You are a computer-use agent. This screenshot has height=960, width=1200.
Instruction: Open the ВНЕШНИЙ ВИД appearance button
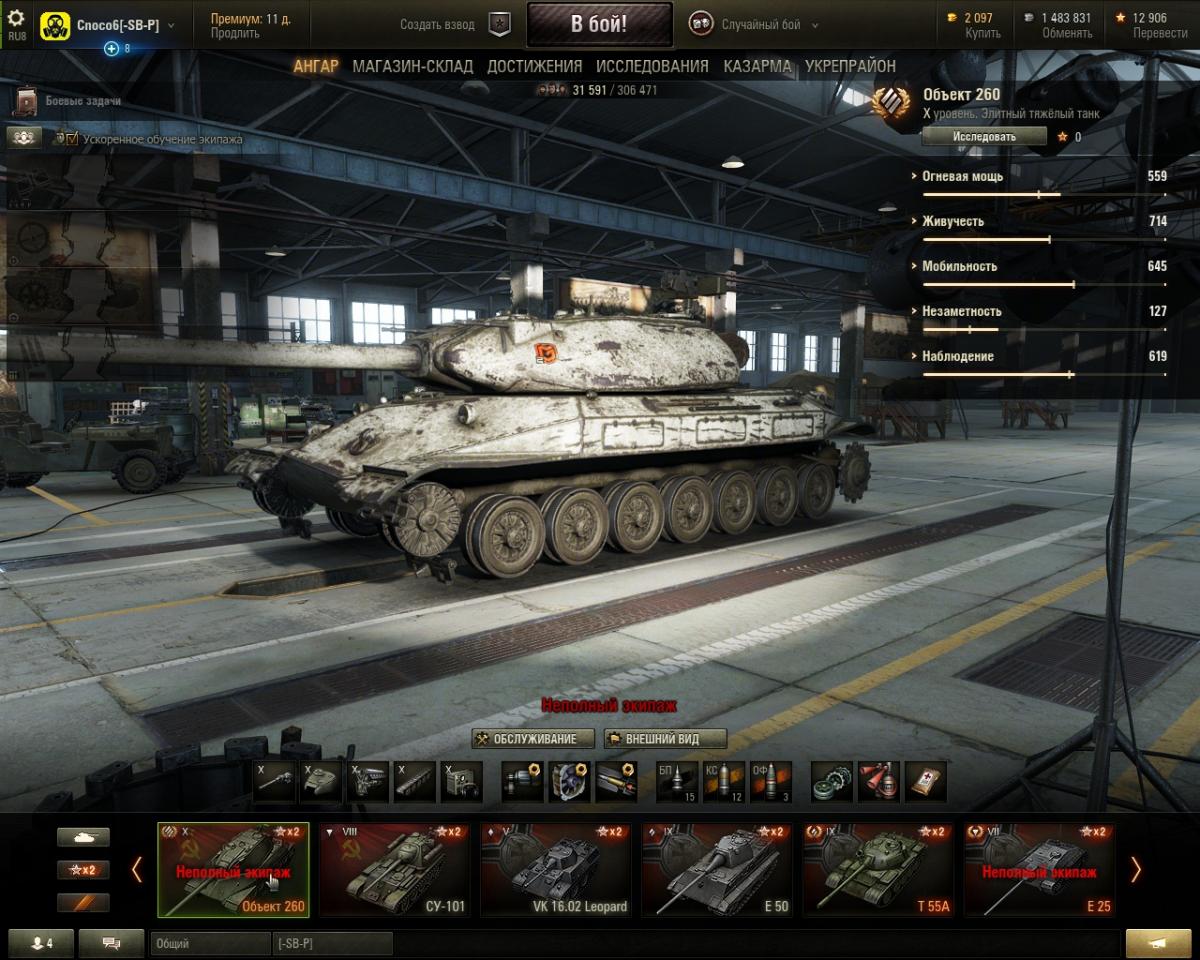pyautogui.click(x=662, y=739)
